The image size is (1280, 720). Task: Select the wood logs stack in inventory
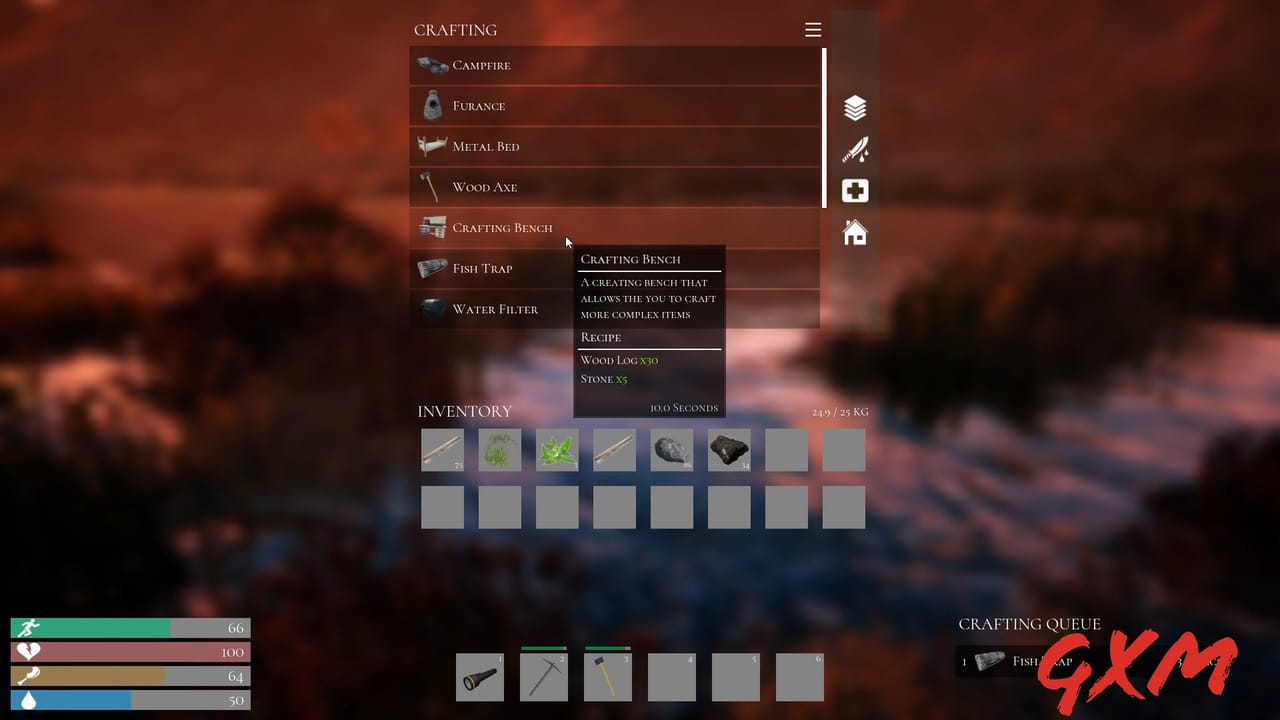pyautogui.click(x=442, y=450)
